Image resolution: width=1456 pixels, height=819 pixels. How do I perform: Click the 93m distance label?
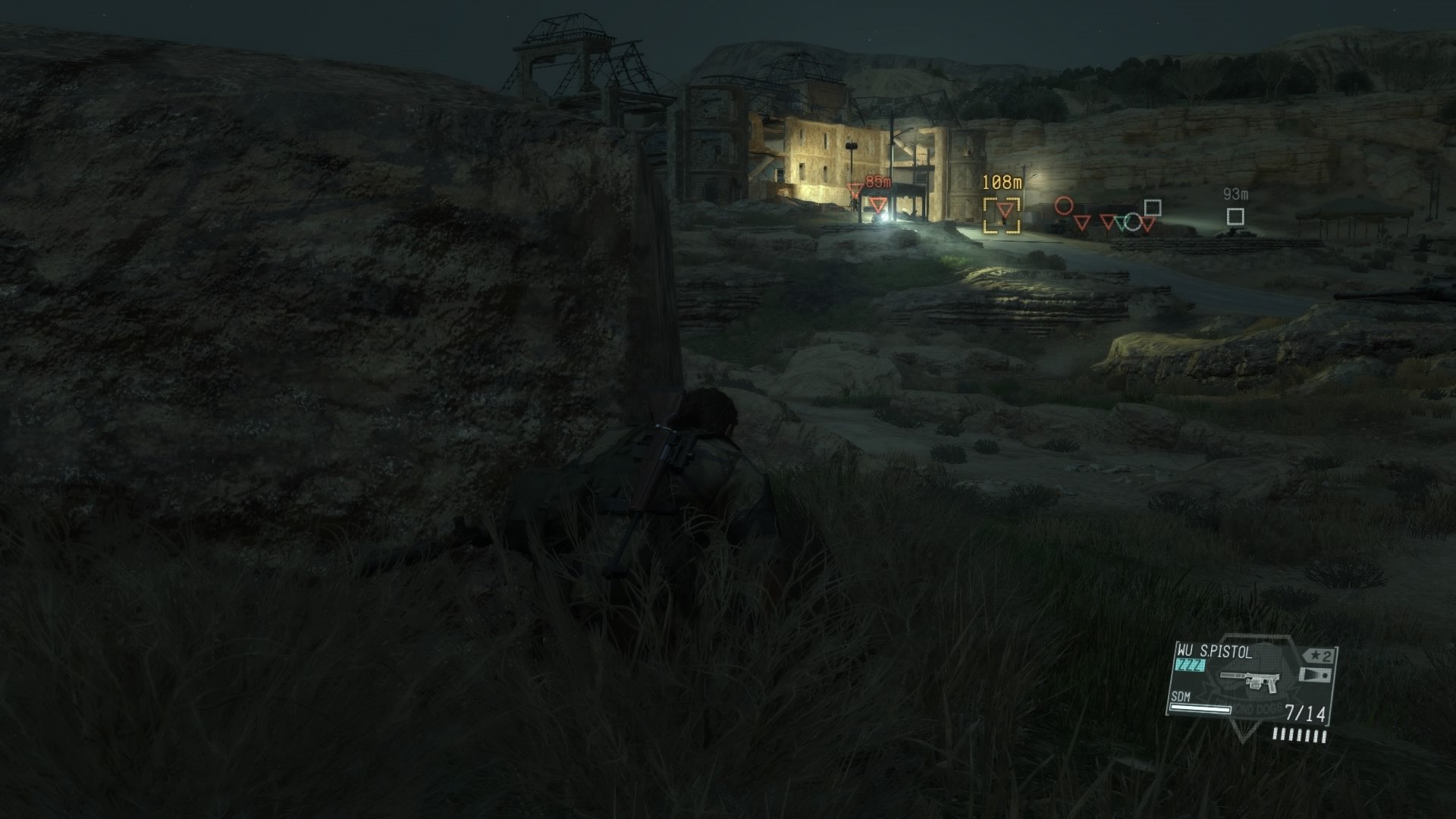[1236, 194]
